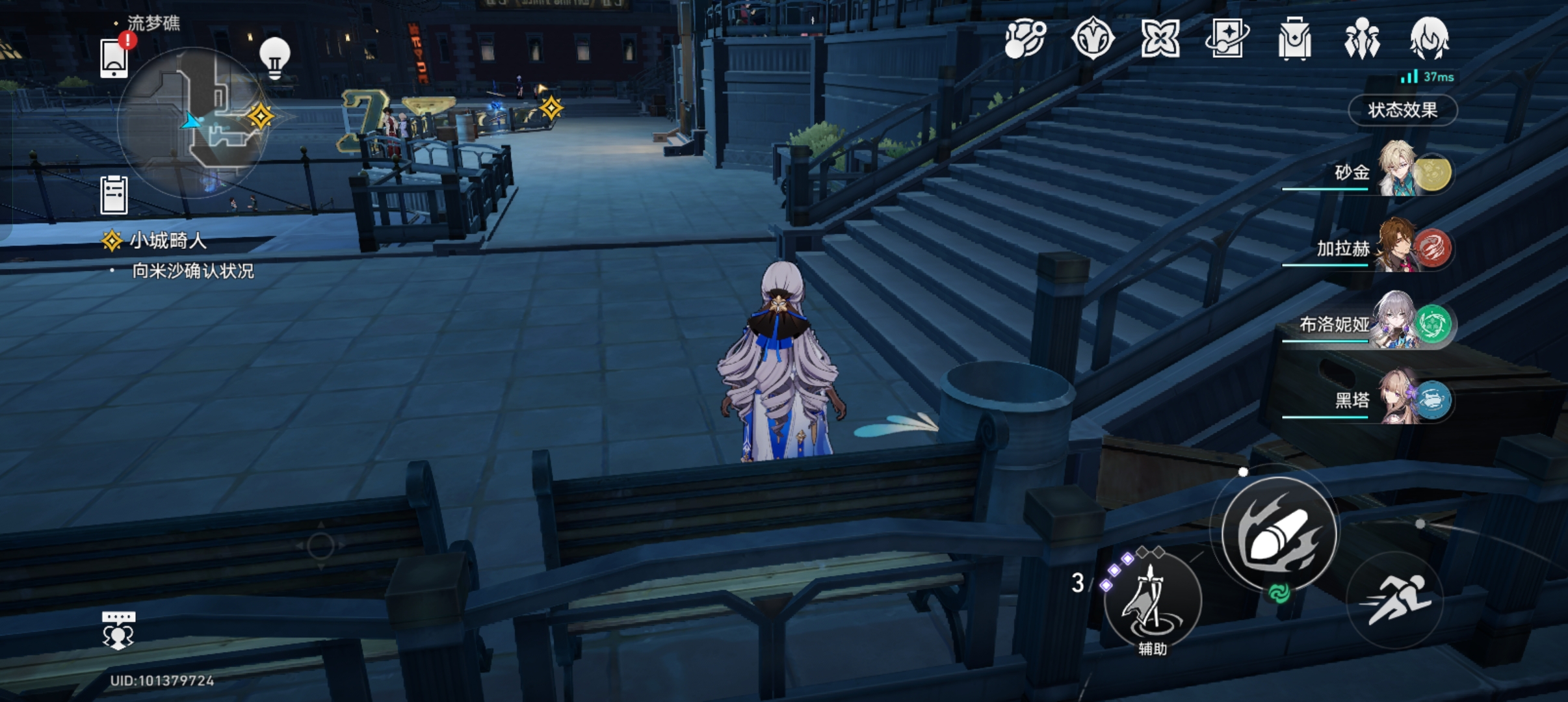Switch to party member 布洛妮娅
Screen dimensions: 1568x702
(x=1398, y=323)
